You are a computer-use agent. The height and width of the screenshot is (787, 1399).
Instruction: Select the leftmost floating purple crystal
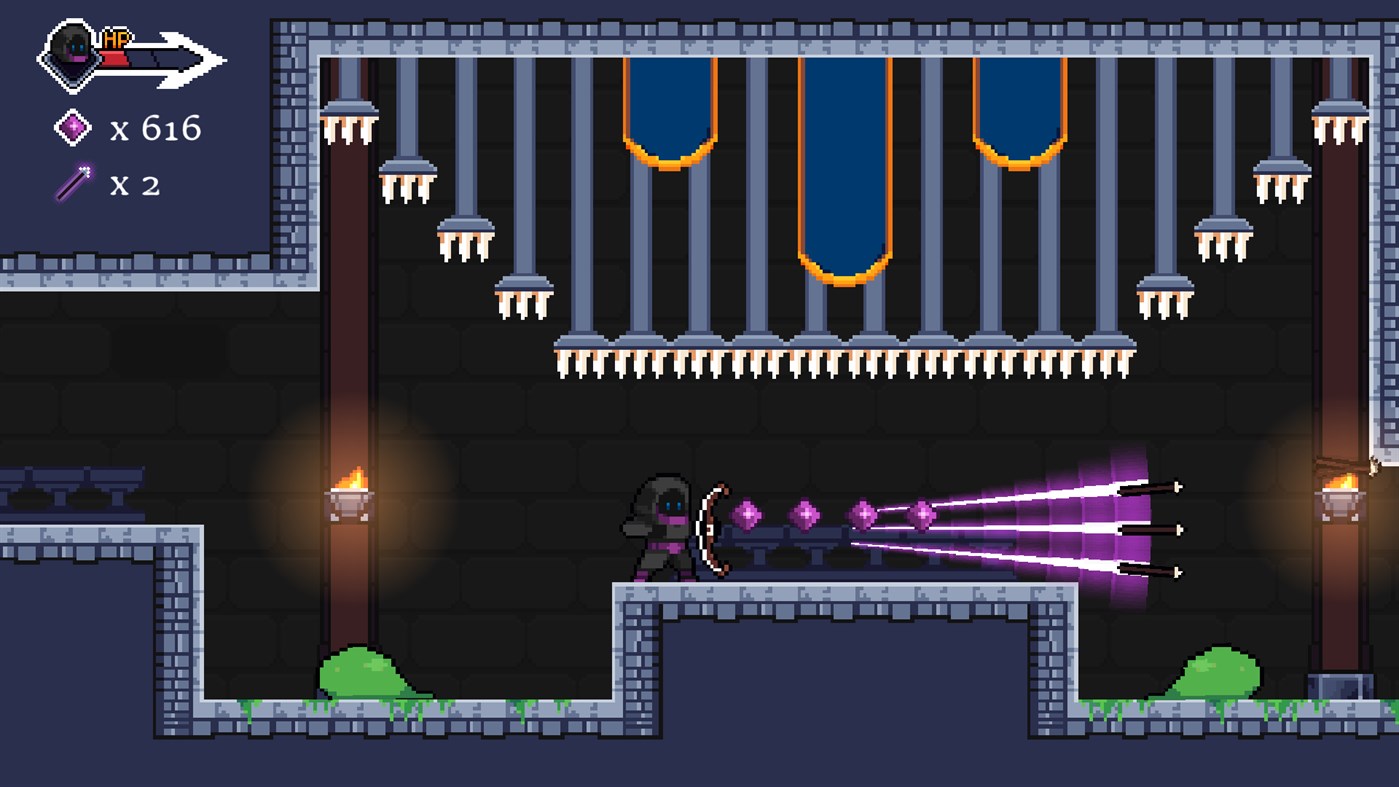748,516
